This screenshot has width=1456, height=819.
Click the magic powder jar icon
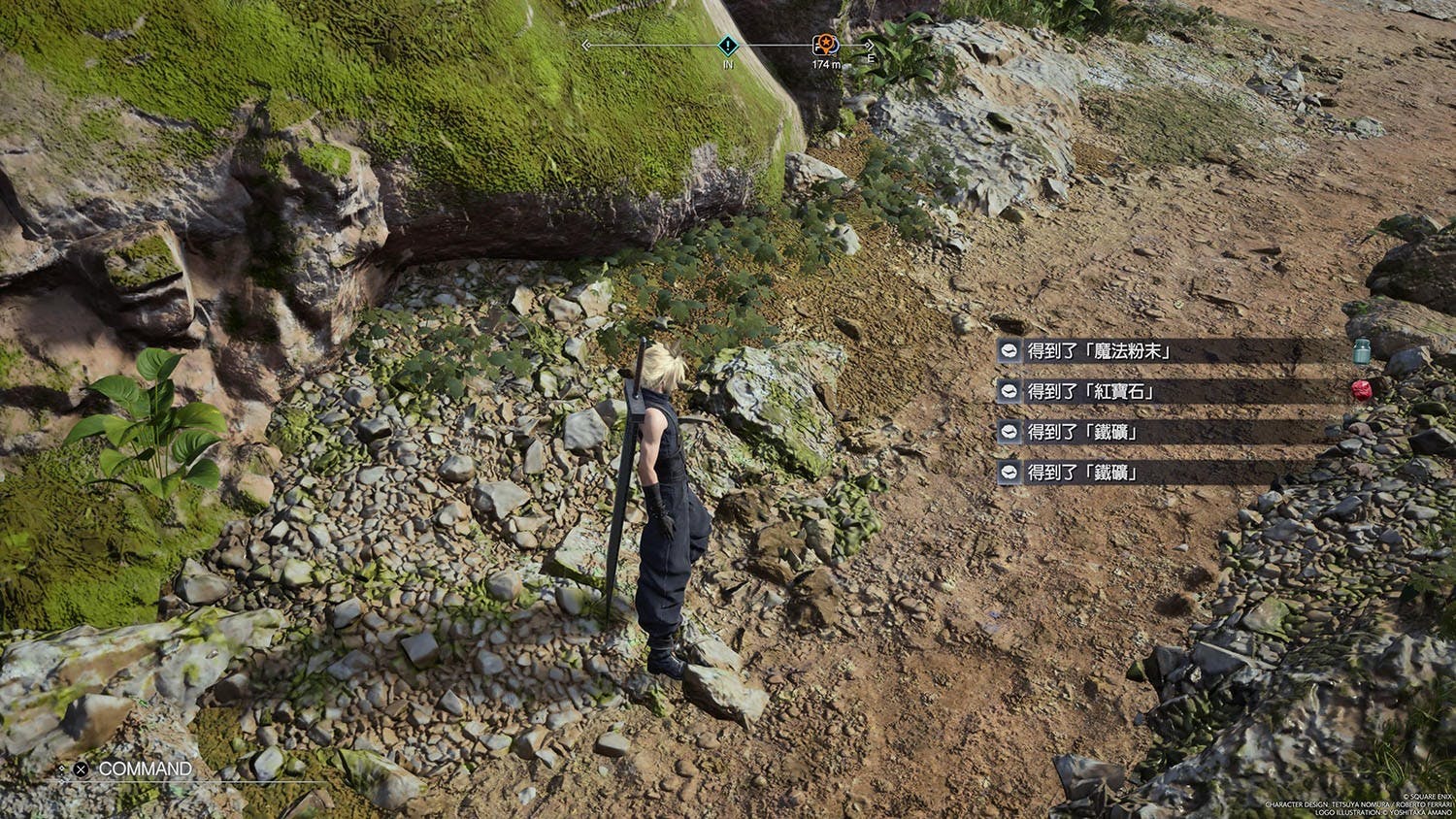tap(1361, 350)
